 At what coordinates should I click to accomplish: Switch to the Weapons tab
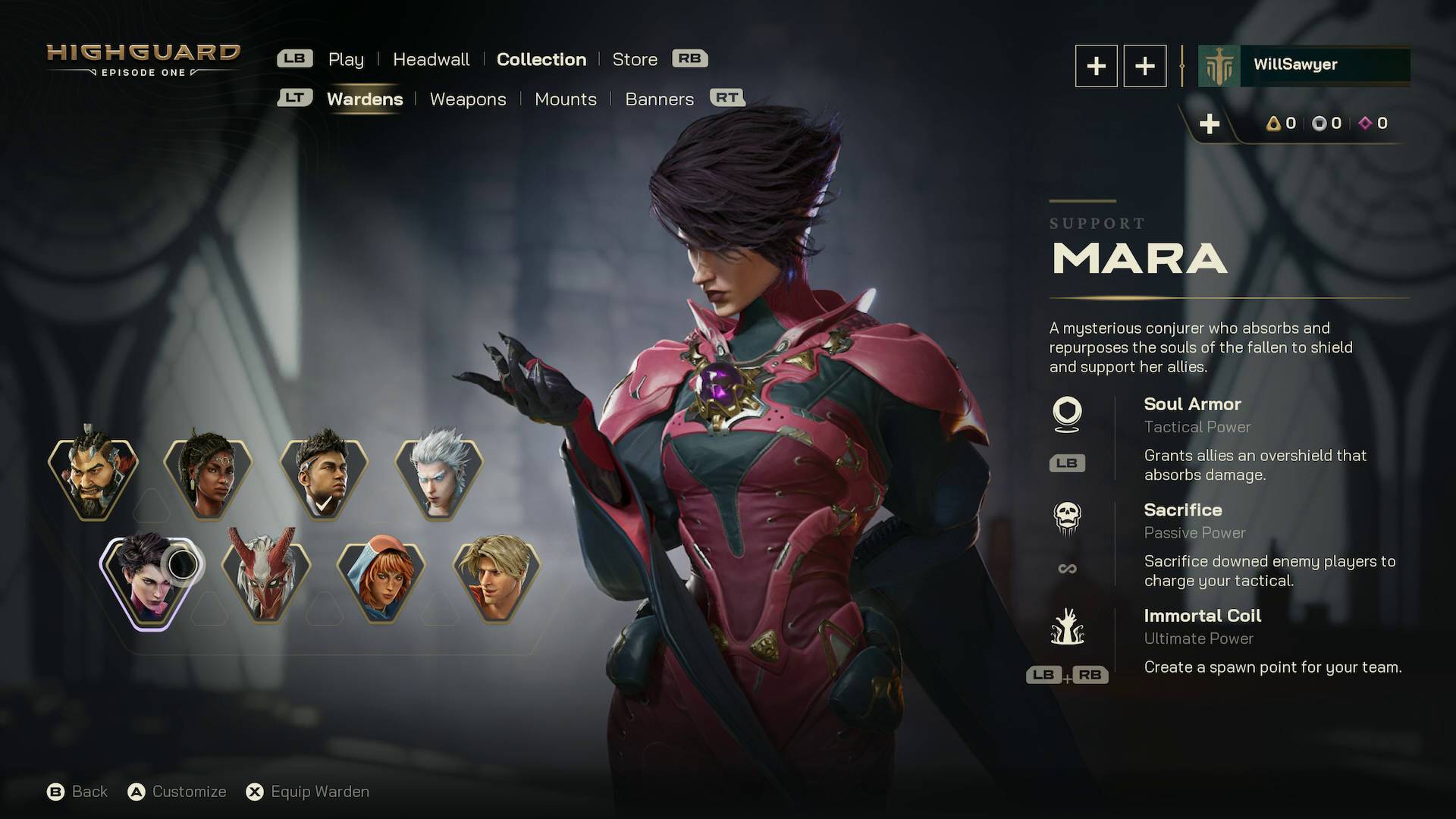pyautogui.click(x=468, y=99)
